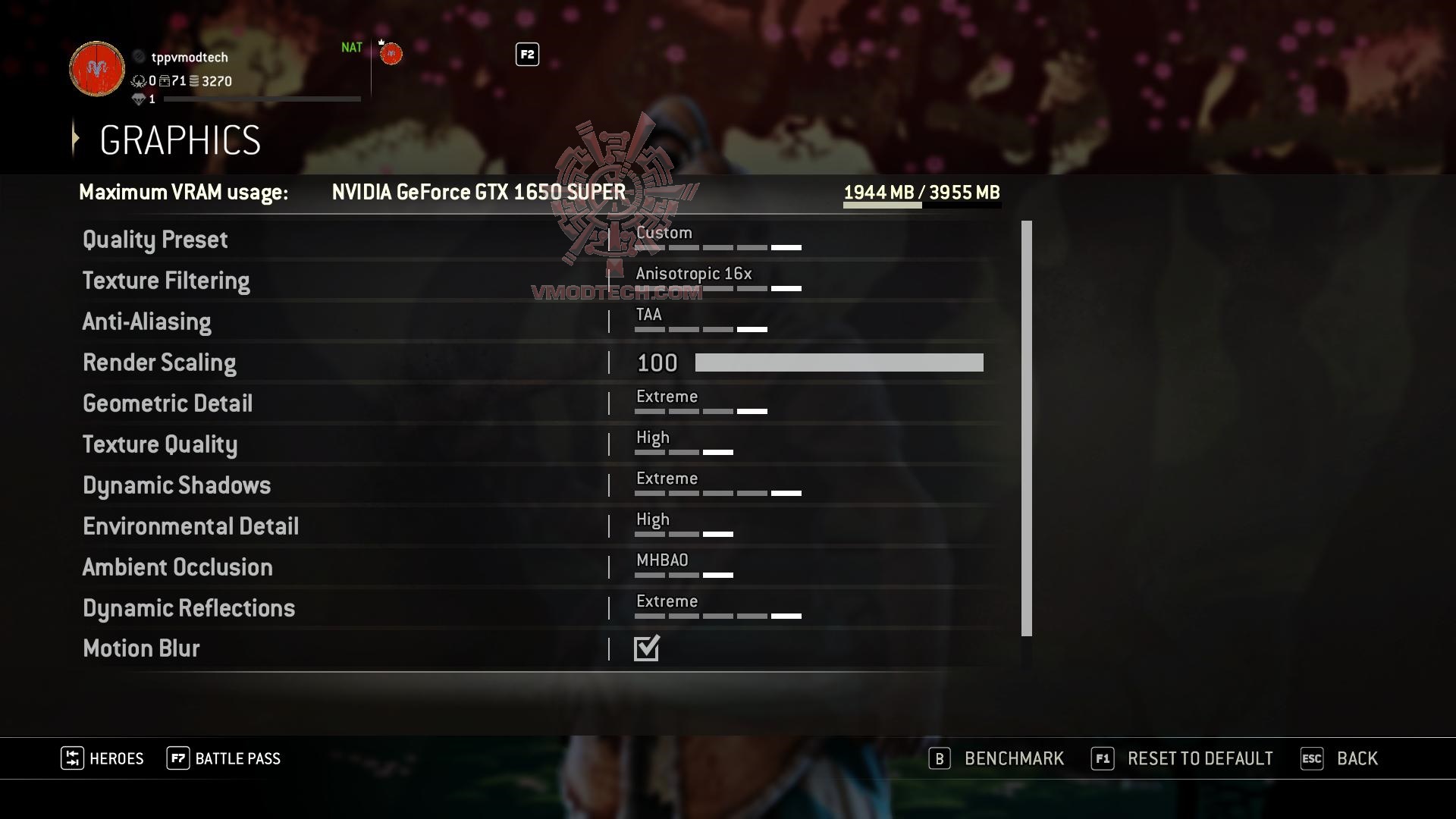This screenshot has height=819, width=1456.
Task: Click the gem level icon showing 1
Action: point(140,99)
